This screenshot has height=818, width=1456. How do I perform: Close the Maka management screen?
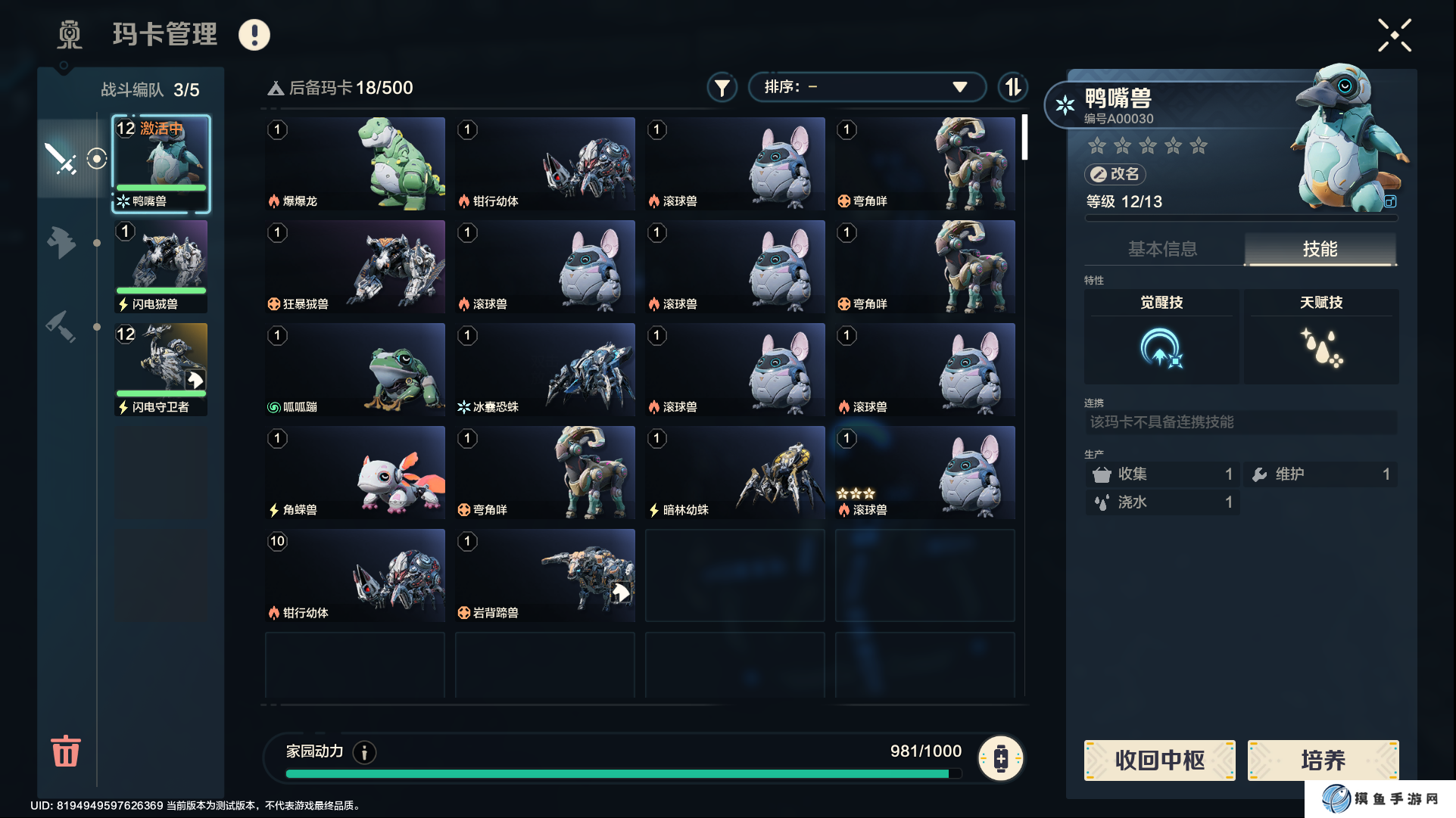1394,36
